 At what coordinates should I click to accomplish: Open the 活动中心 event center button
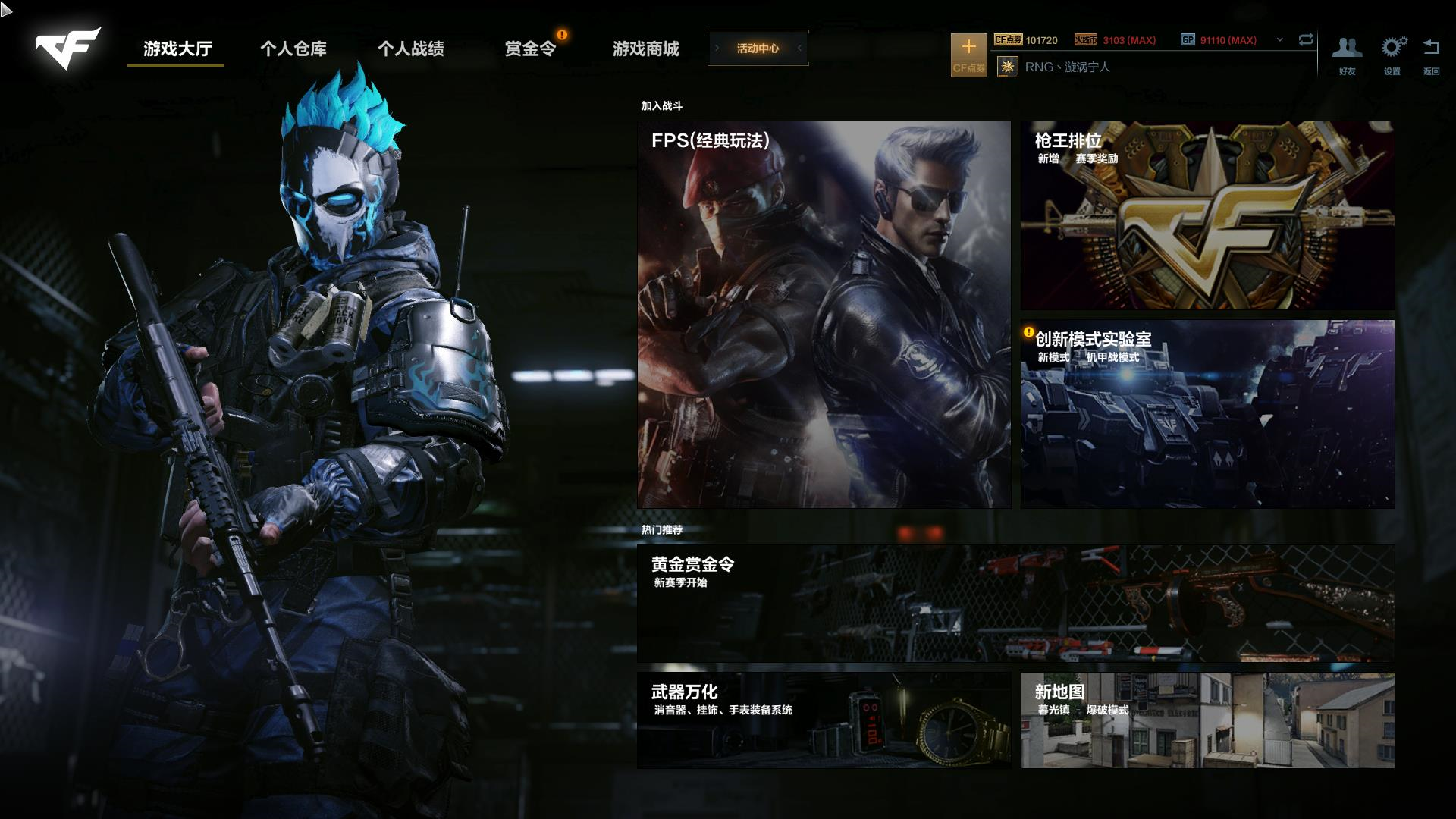click(758, 48)
